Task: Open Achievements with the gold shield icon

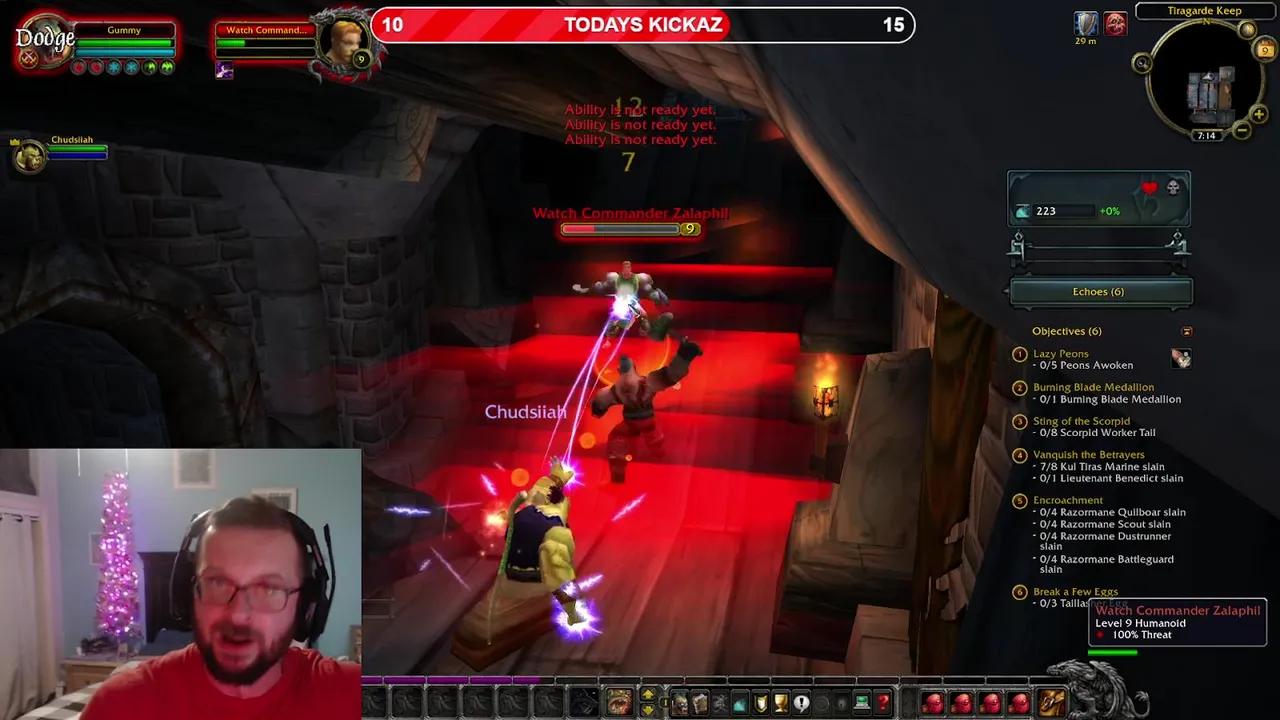Action: pos(759,705)
